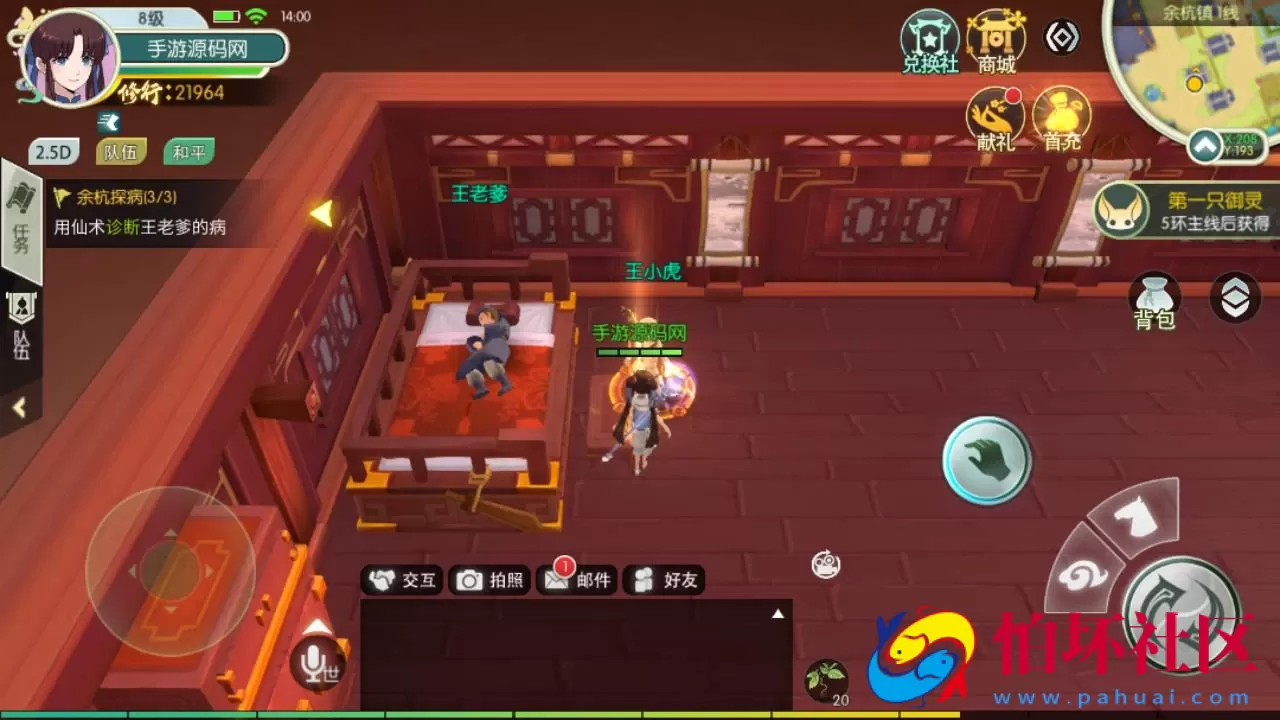
Task: Open the 邮件 mailbox
Action: (577, 580)
